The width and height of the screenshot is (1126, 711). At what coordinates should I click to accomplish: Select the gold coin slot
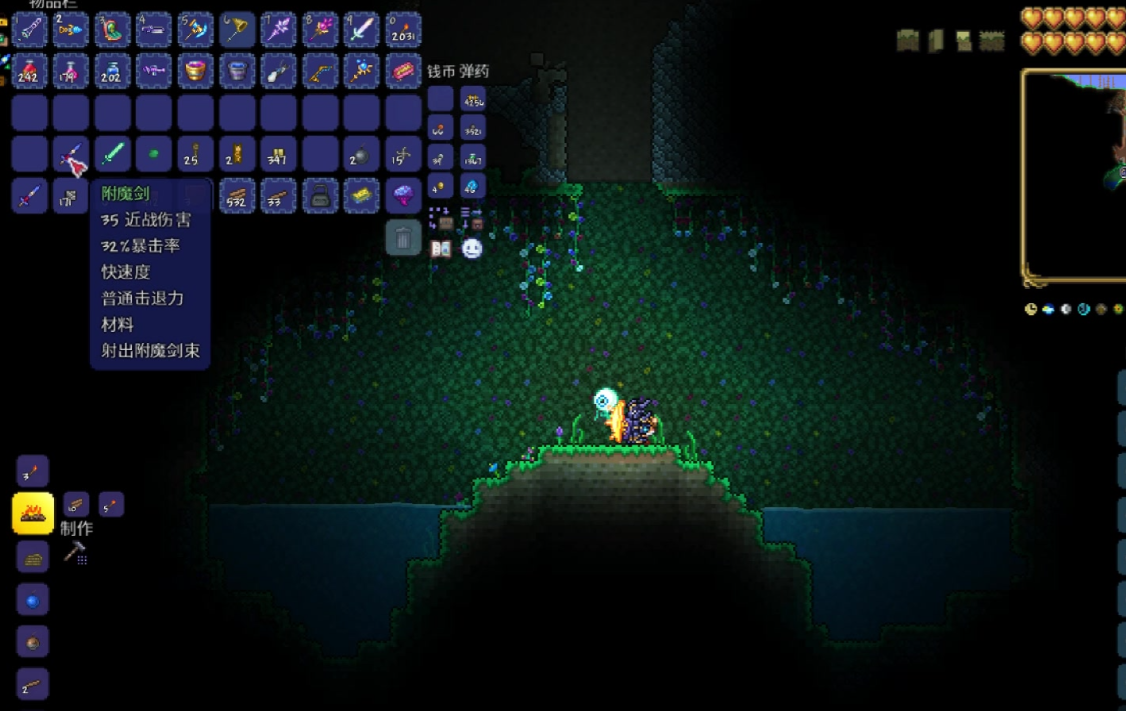(441, 186)
